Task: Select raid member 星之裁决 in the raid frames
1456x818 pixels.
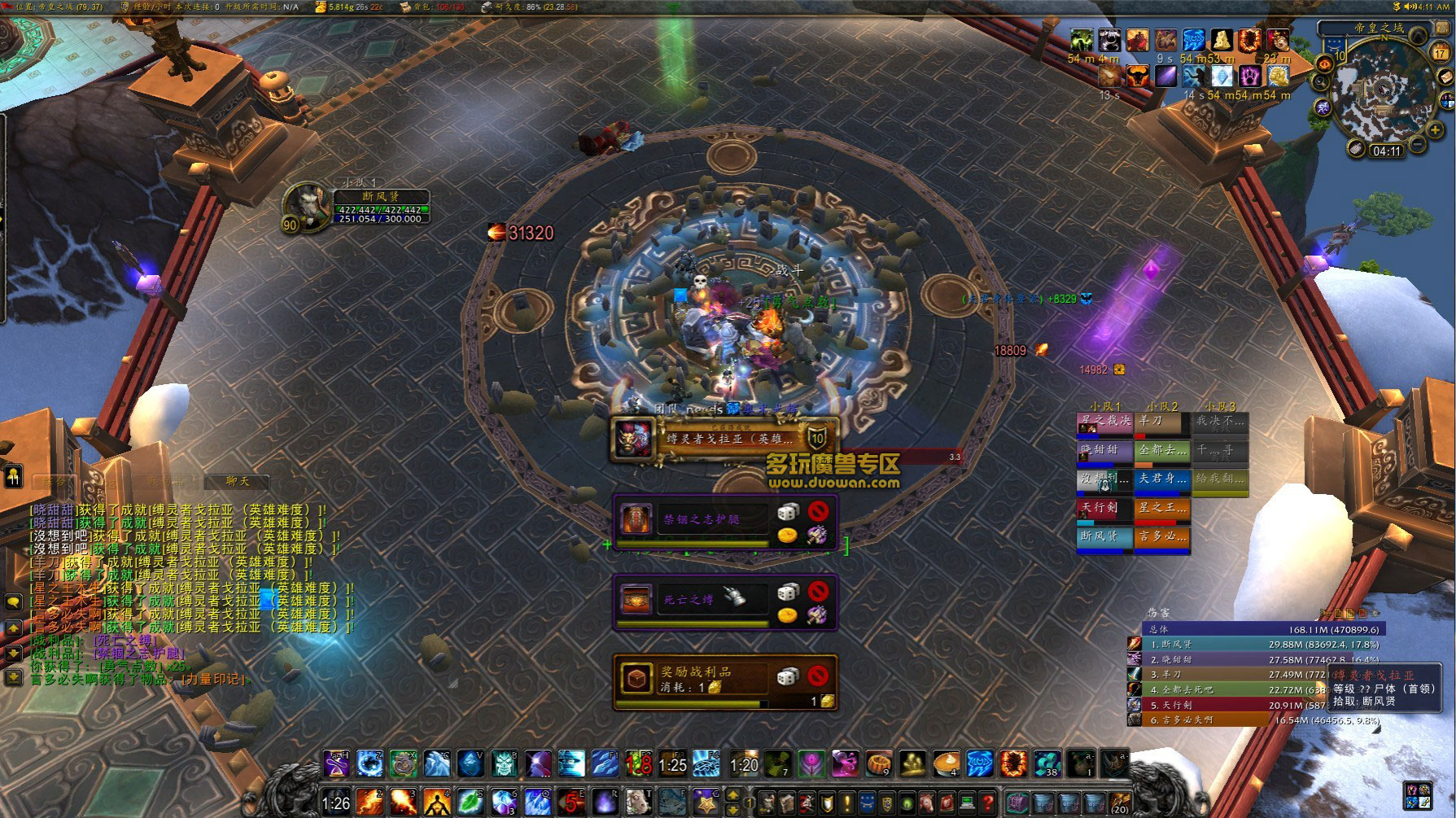Action: click(1104, 423)
